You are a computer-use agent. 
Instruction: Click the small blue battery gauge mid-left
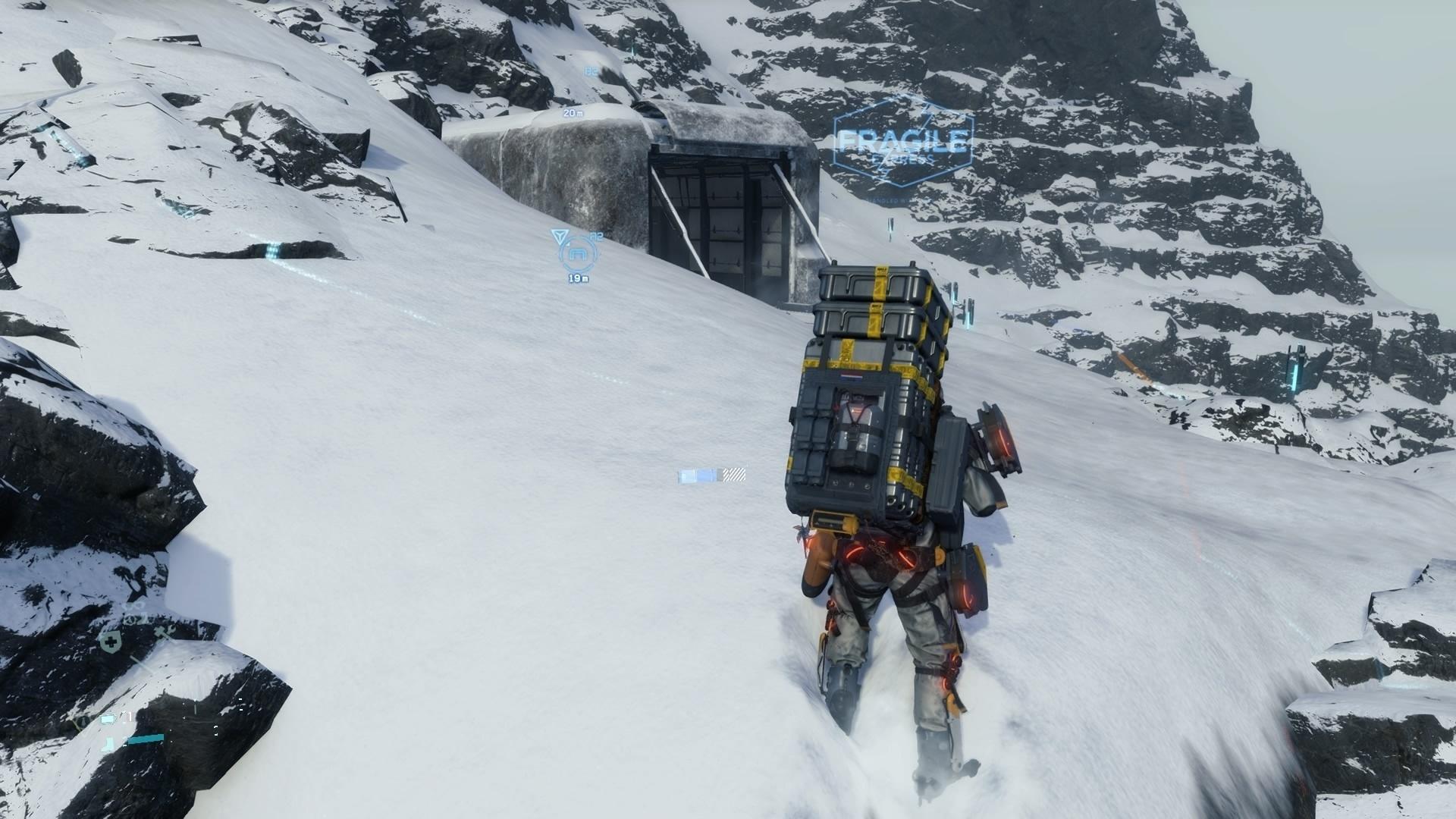click(108, 720)
